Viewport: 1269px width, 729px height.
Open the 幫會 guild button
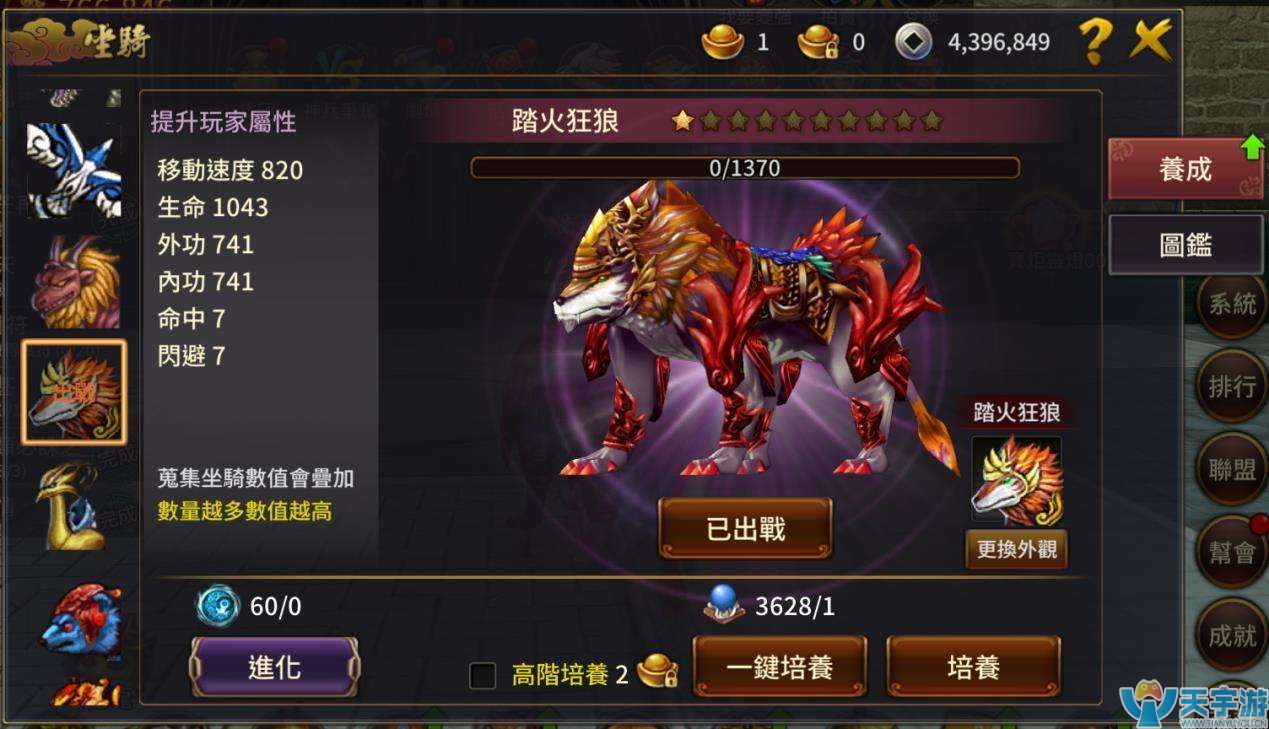point(1231,552)
